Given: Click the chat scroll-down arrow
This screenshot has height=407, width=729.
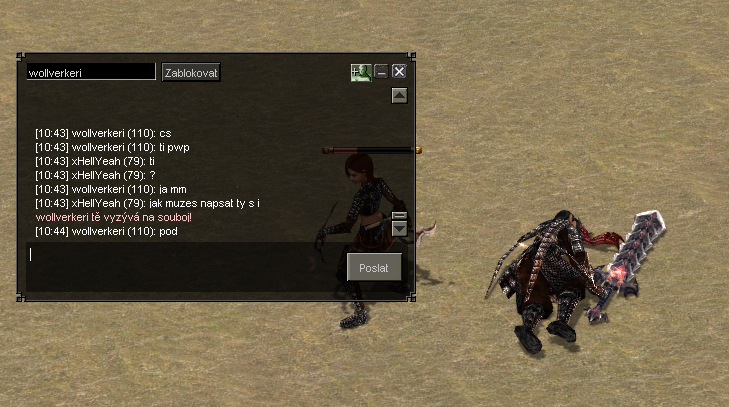Looking at the screenshot, I should 399,230.
